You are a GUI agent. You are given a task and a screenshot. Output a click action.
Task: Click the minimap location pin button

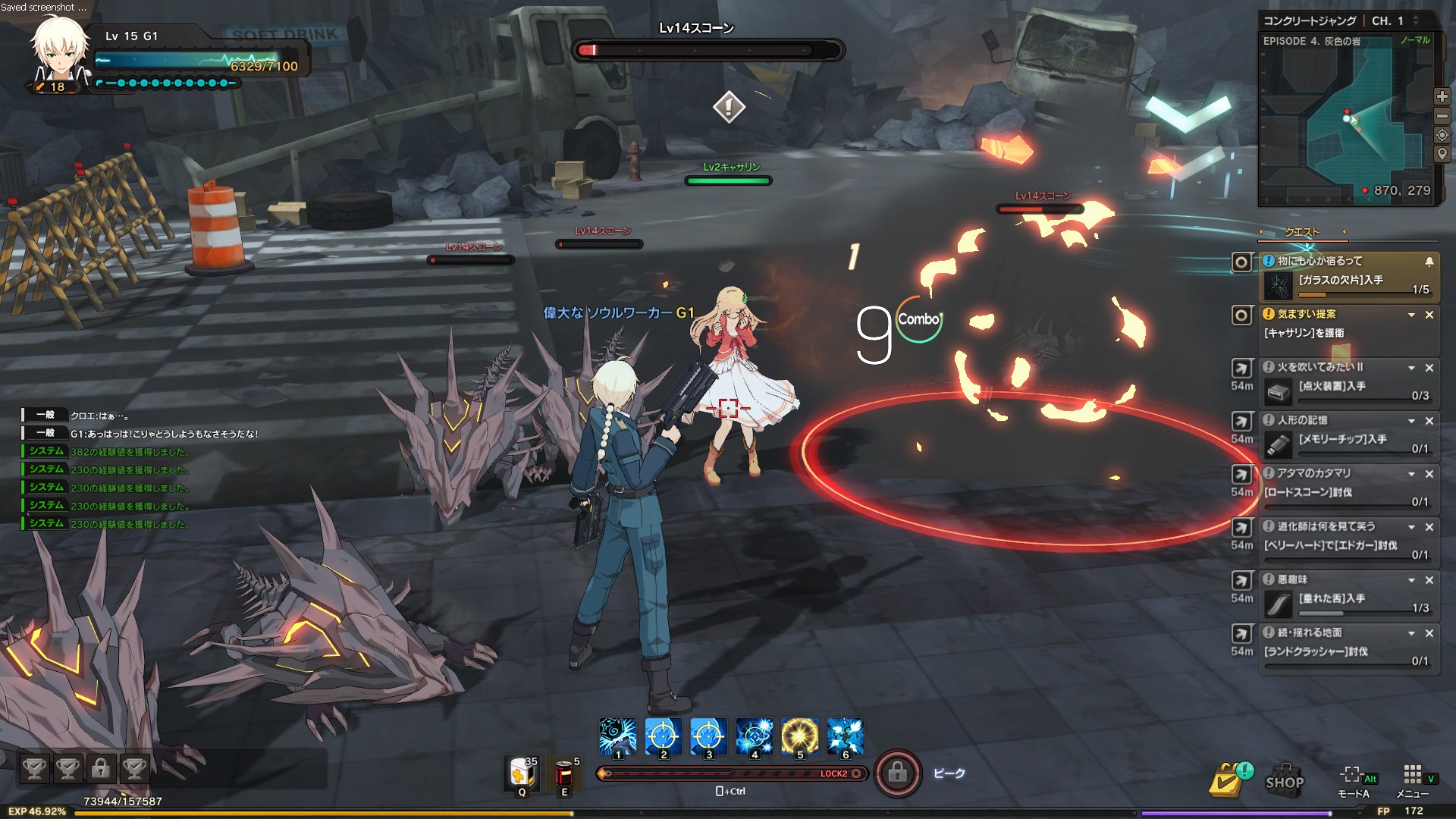1442,154
